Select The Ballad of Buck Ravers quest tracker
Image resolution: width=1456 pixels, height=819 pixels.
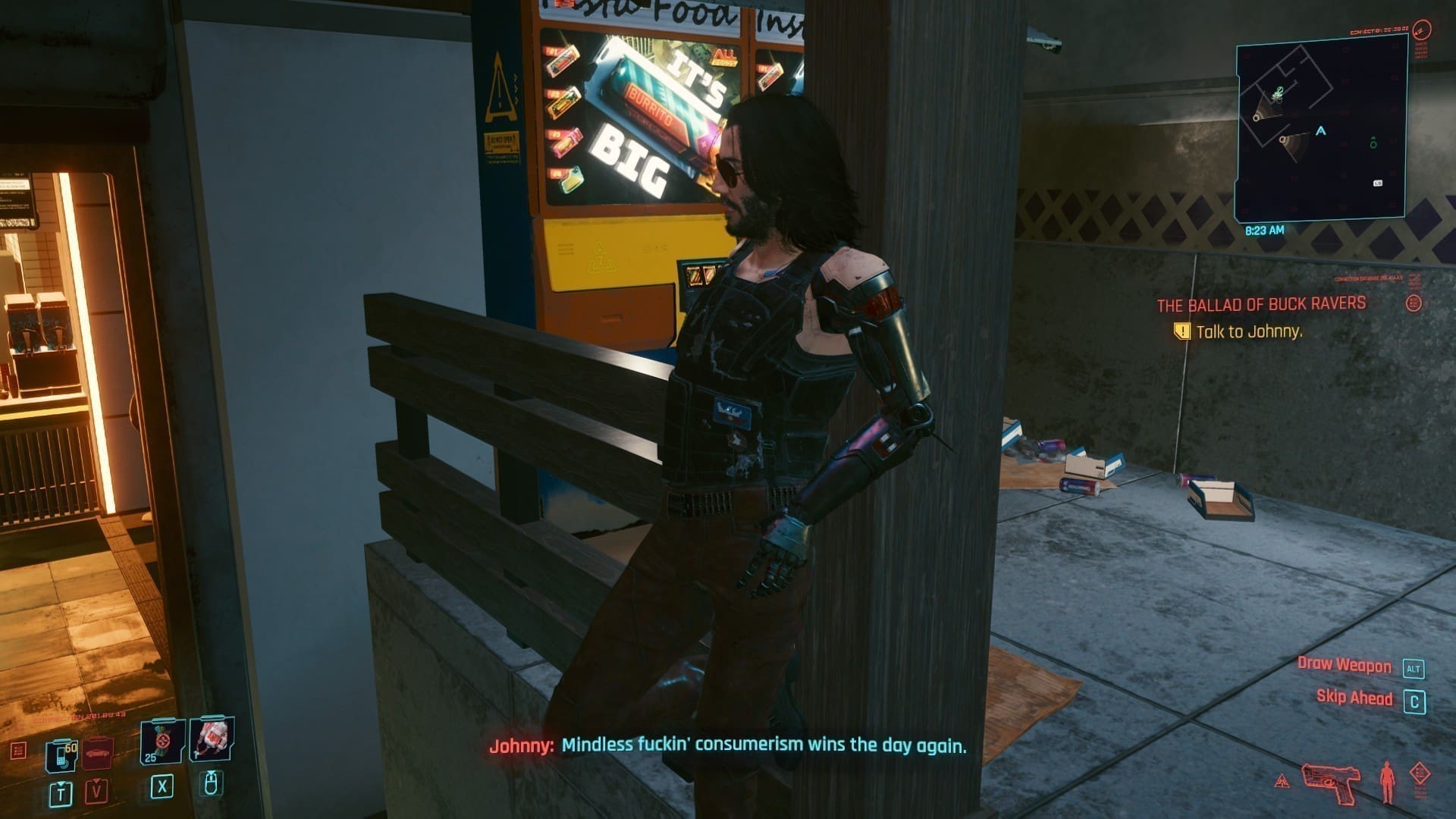1260,305
